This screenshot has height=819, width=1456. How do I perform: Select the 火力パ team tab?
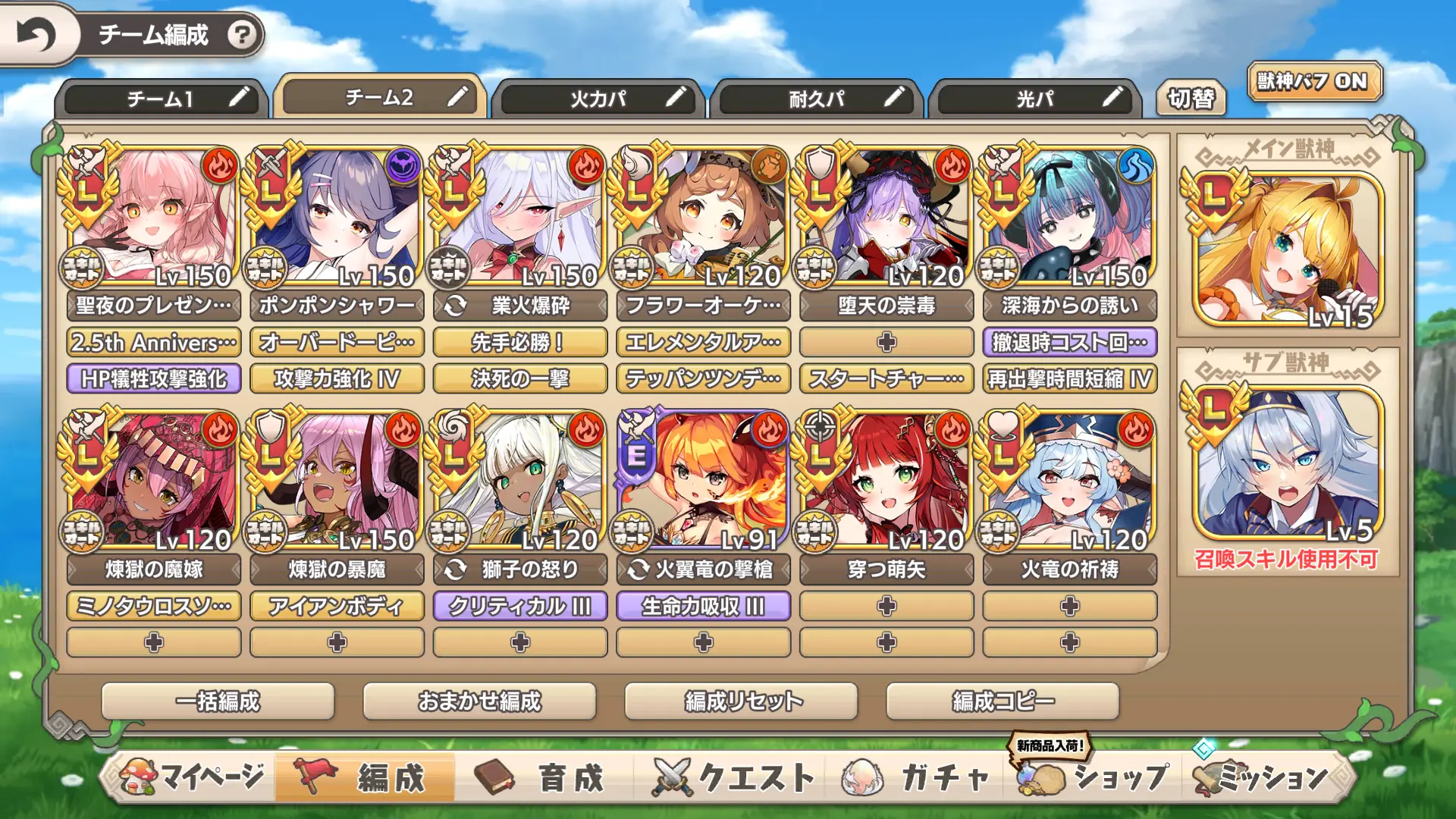tap(598, 99)
